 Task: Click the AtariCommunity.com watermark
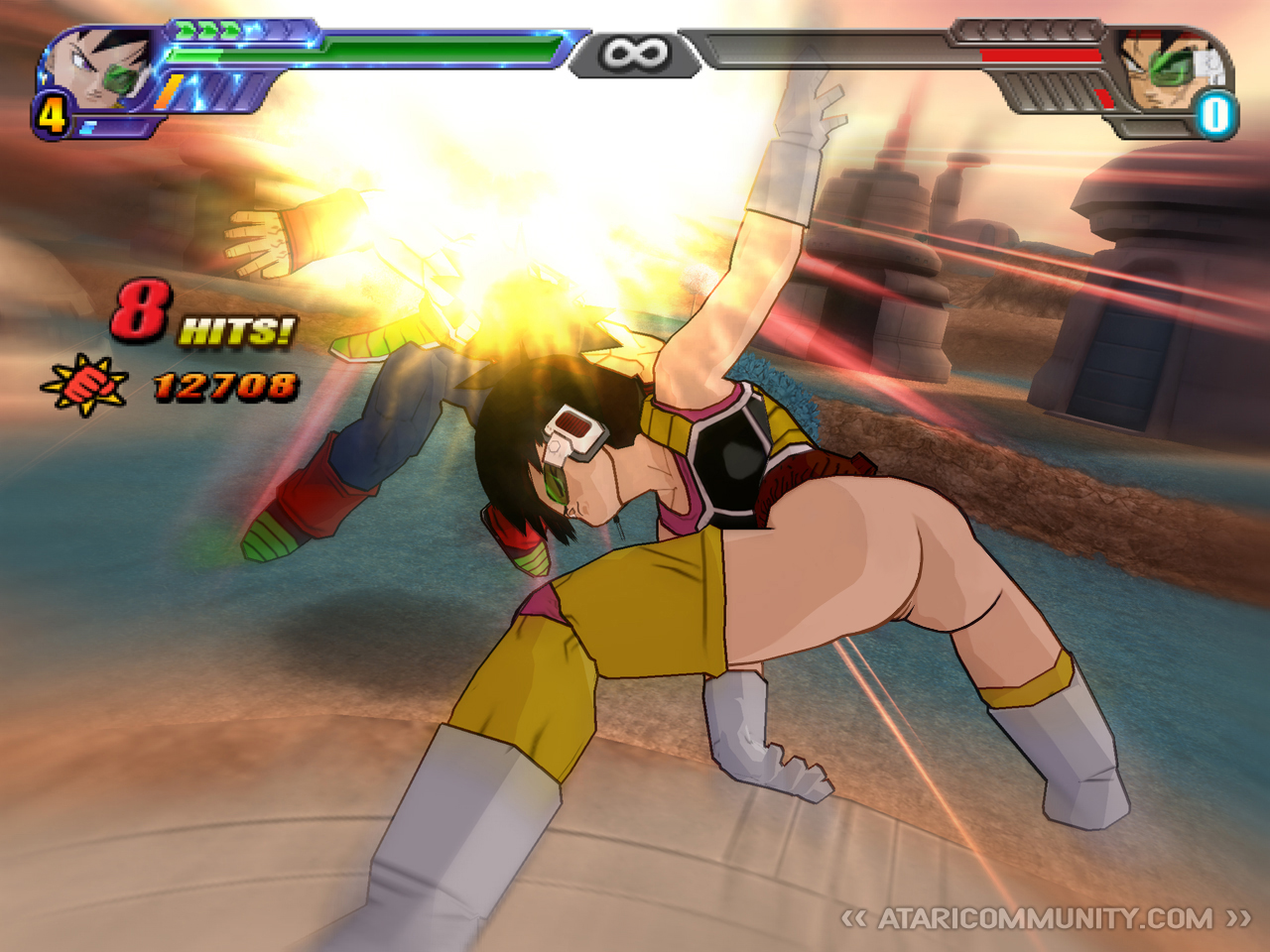coord(1045,918)
